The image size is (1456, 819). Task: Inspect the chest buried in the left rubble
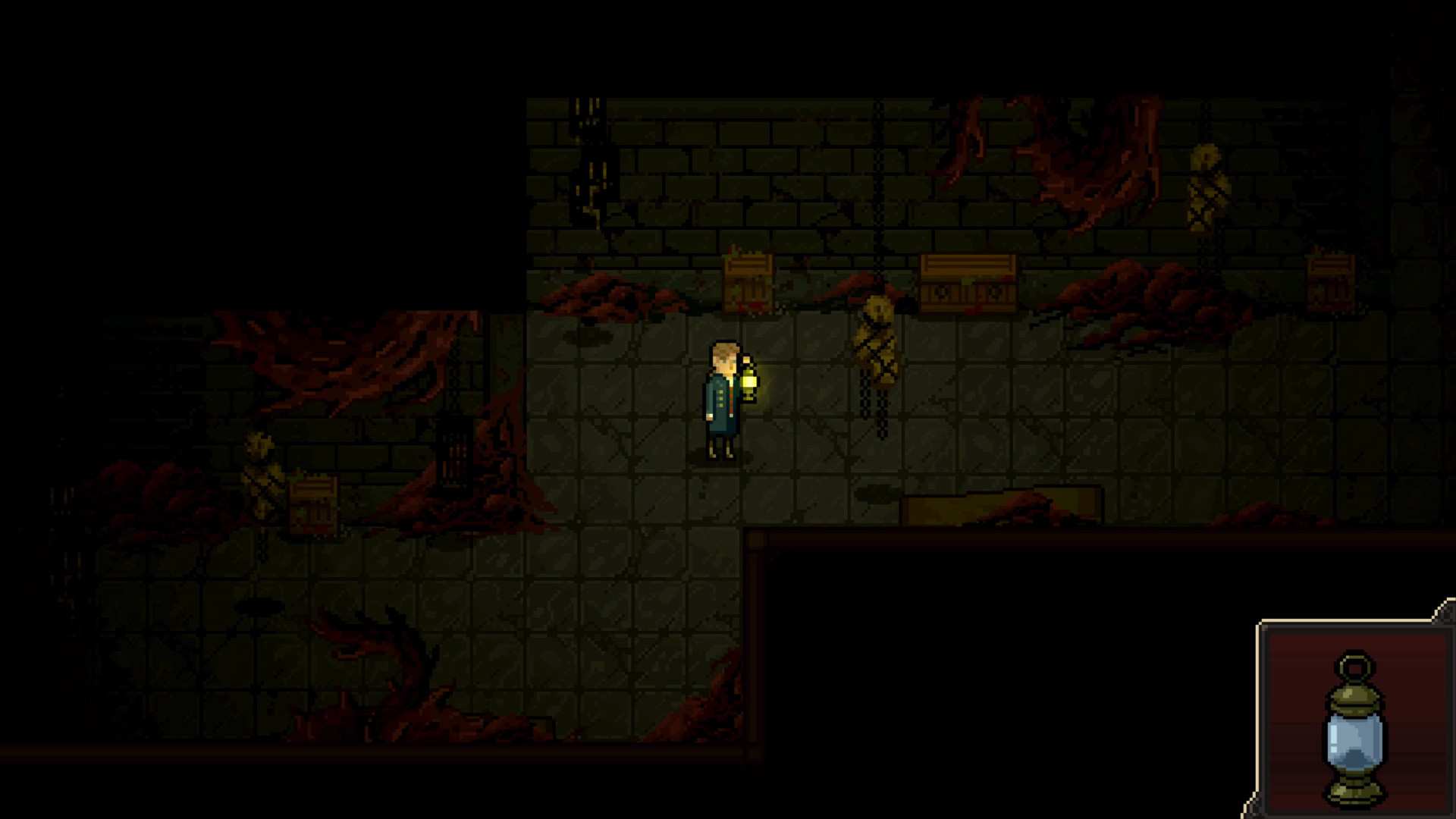click(315, 504)
